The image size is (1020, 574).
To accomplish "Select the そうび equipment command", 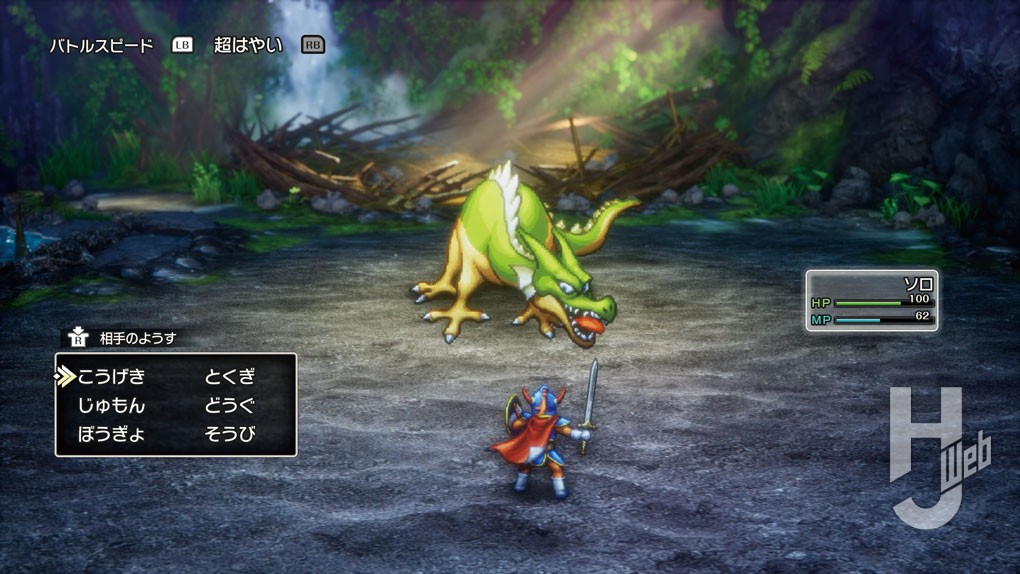I will [230, 435].
